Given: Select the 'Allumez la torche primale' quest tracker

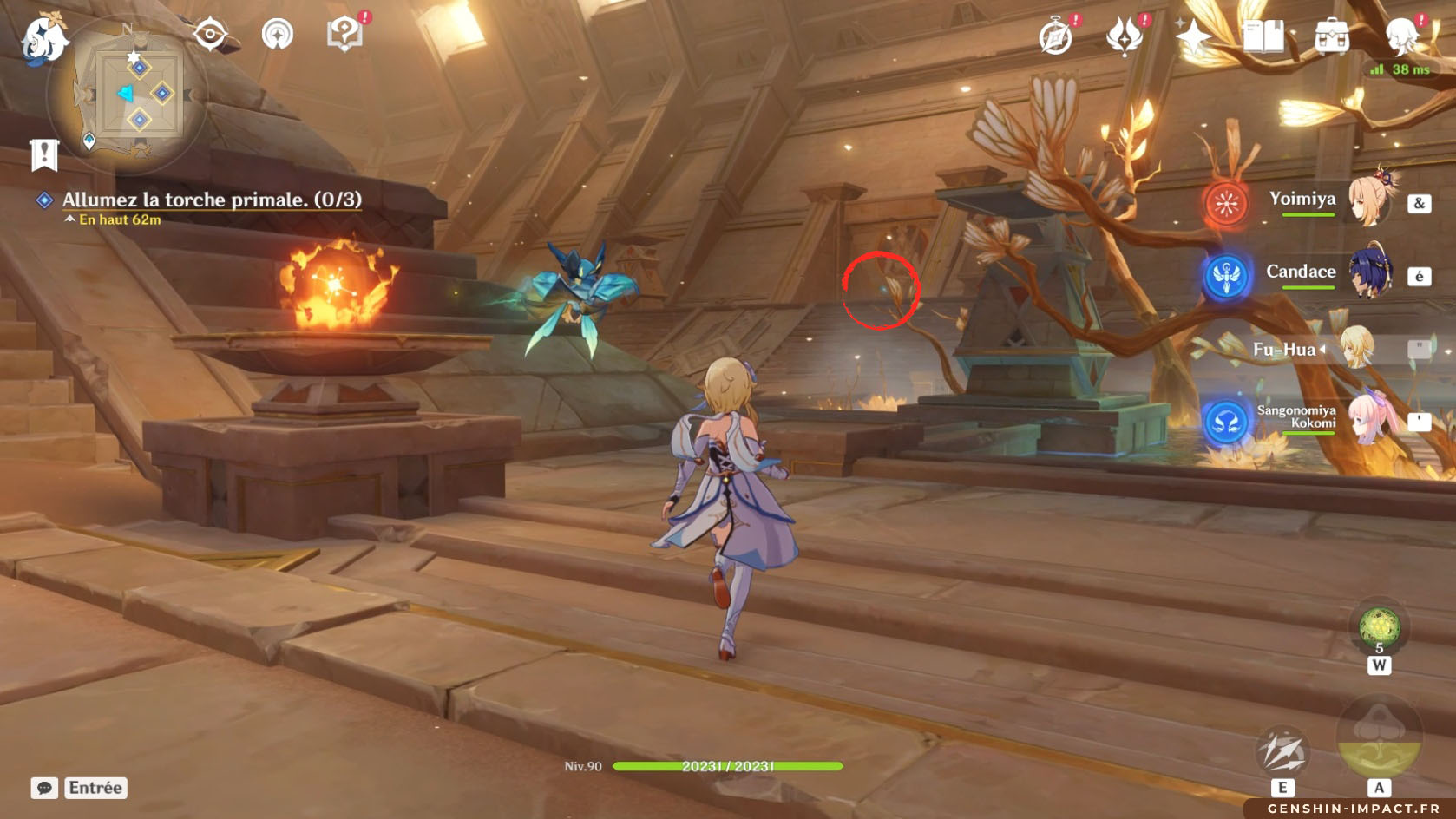Looking at the screenshot, I should (211, 200).
